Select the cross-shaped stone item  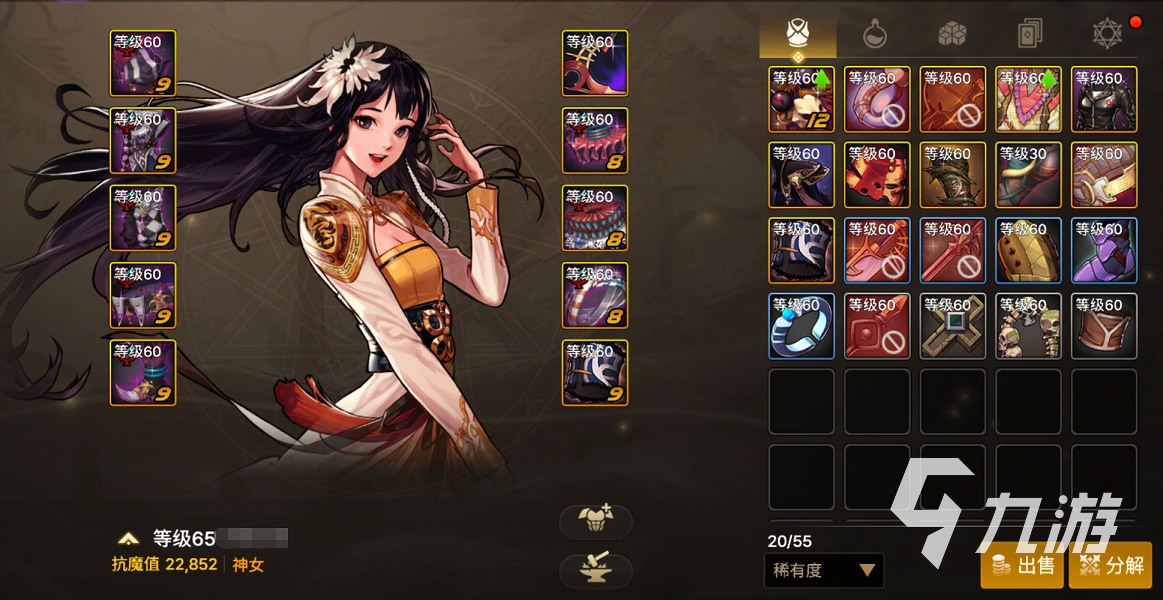tap(952, 326)
